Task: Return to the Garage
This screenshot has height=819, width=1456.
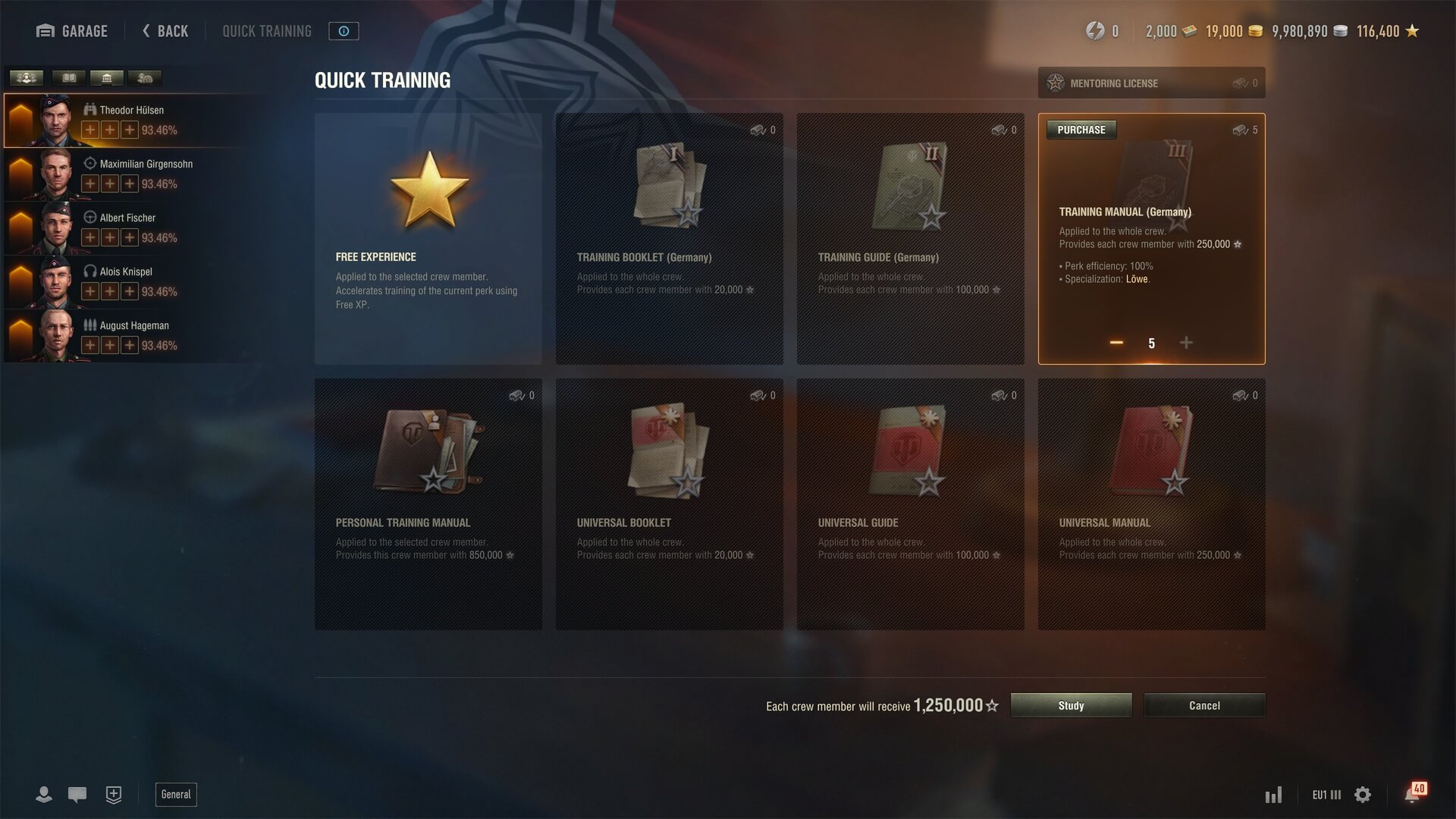Action: (72, 31)
